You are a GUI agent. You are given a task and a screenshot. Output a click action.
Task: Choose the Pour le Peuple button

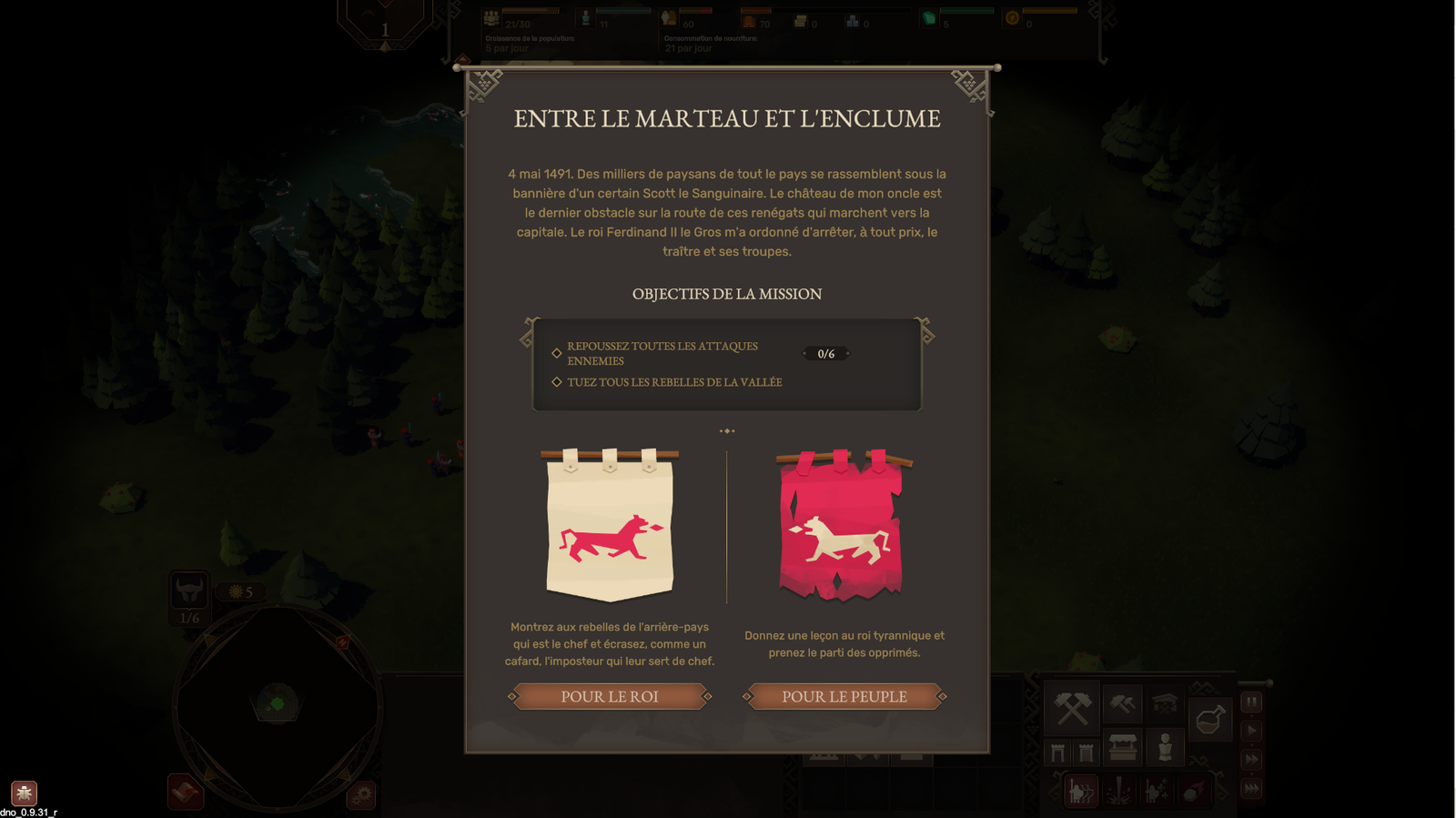pyautogui.click(x=844, y=697)
